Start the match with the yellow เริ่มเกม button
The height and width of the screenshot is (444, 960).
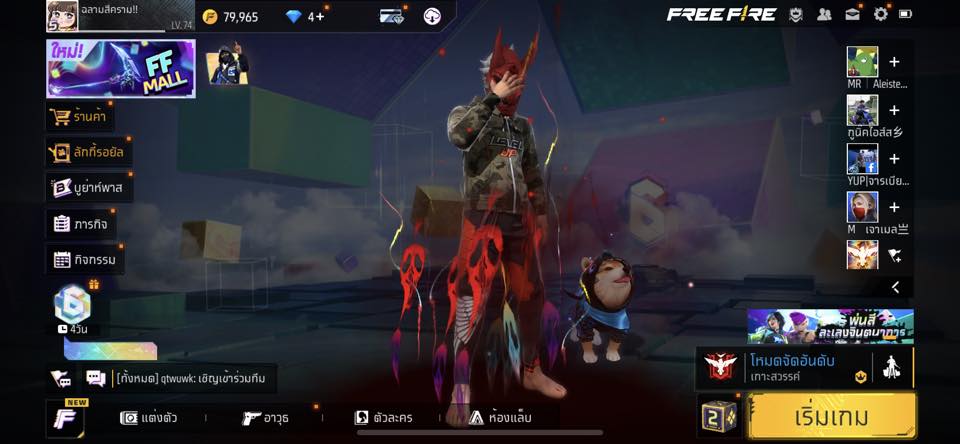[x=831, y=416]
